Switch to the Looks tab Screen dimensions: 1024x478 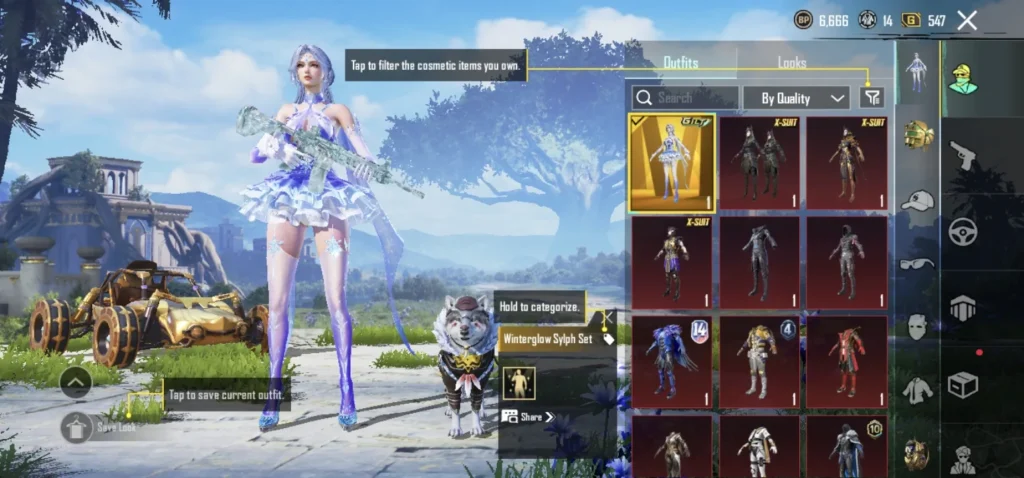792,63
